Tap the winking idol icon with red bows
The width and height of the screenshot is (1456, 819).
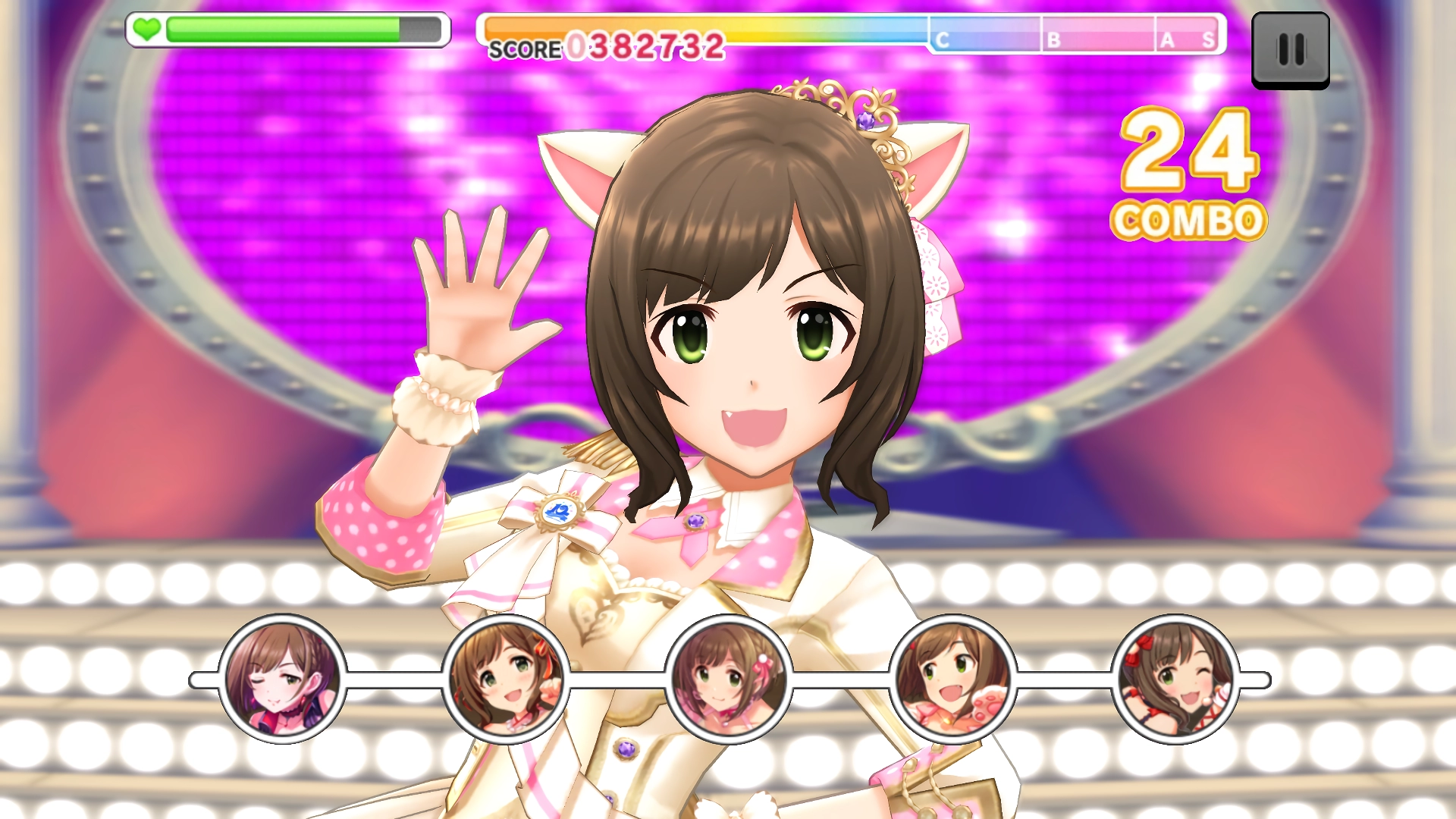click(x=1175, y=679)
